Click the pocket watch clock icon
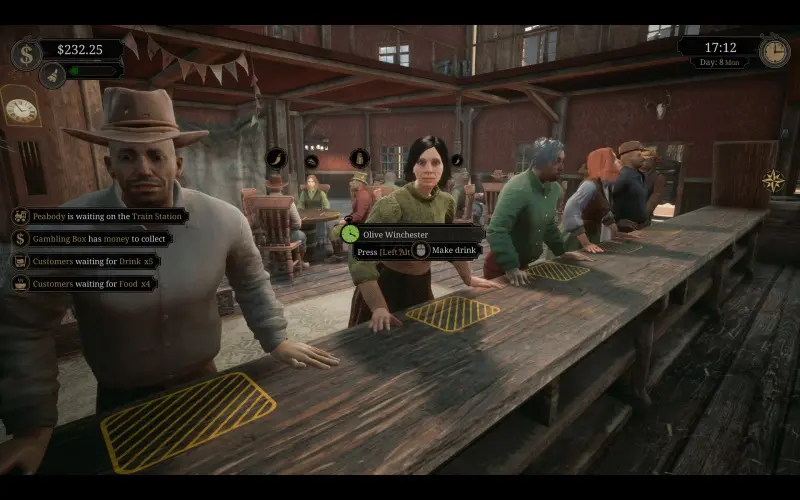The width and height of the screenshot is (800, 500). coord(774,52)
